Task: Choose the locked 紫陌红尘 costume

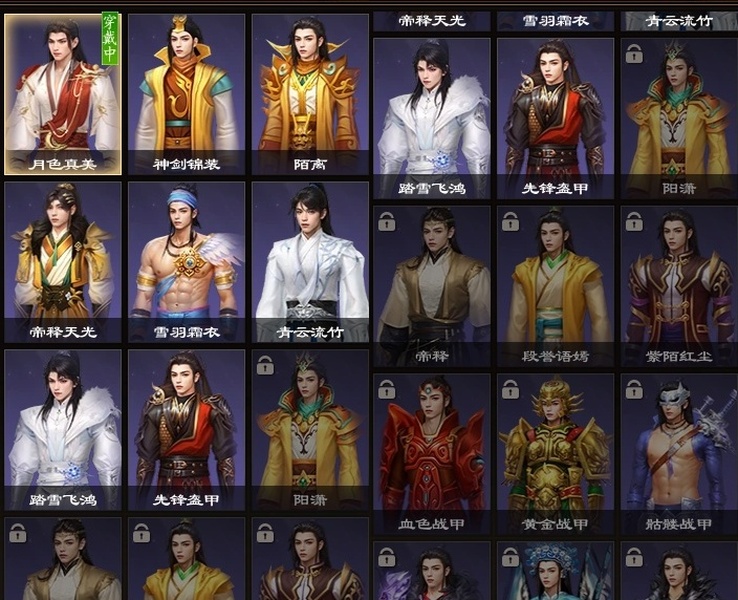Action: click(678, 284)
